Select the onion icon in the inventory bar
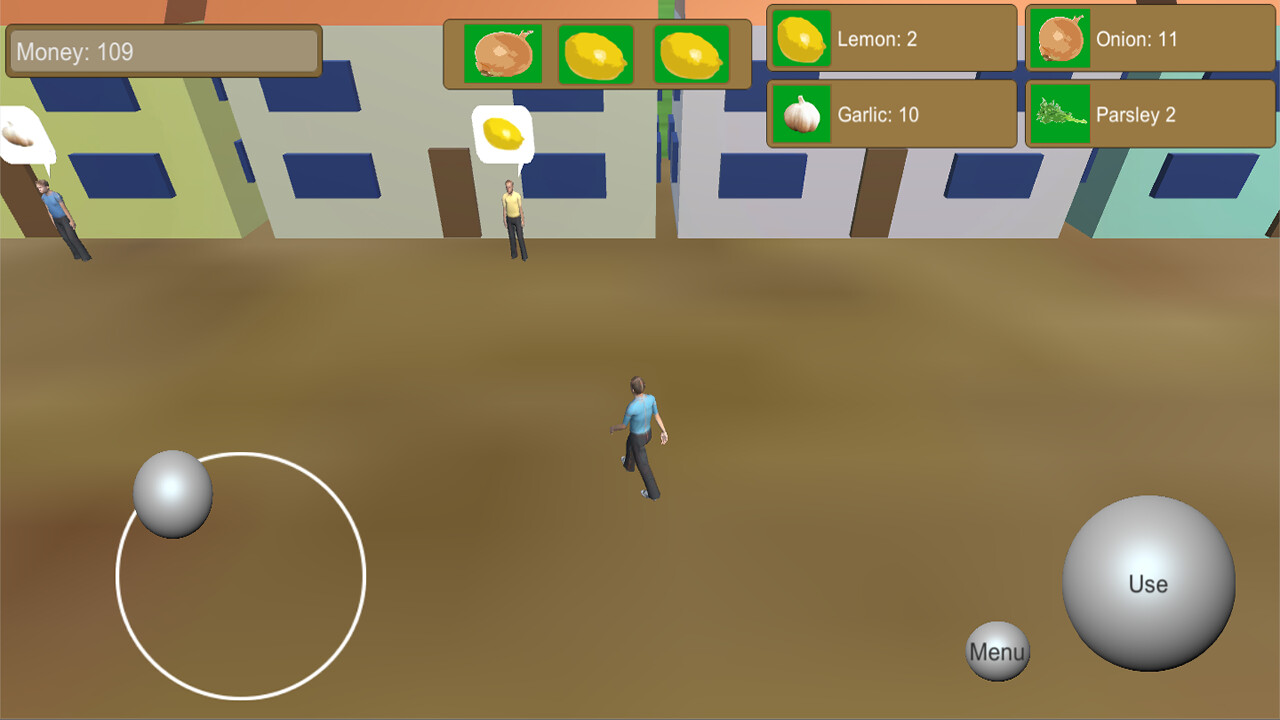1280x720 pixels. (503, 52)
